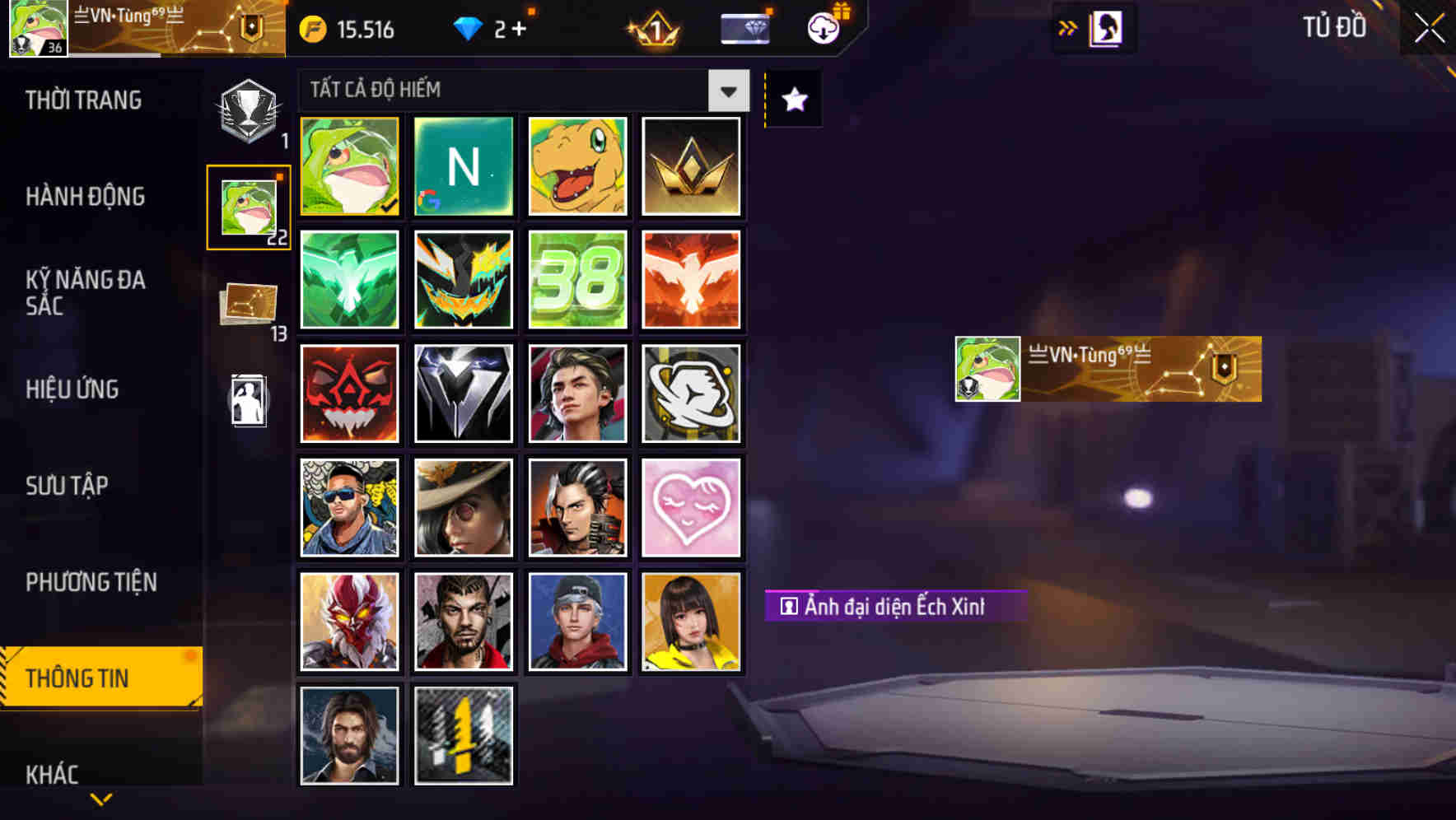
Task: Toggle the favorites star filter
Action: coord(793,100)
